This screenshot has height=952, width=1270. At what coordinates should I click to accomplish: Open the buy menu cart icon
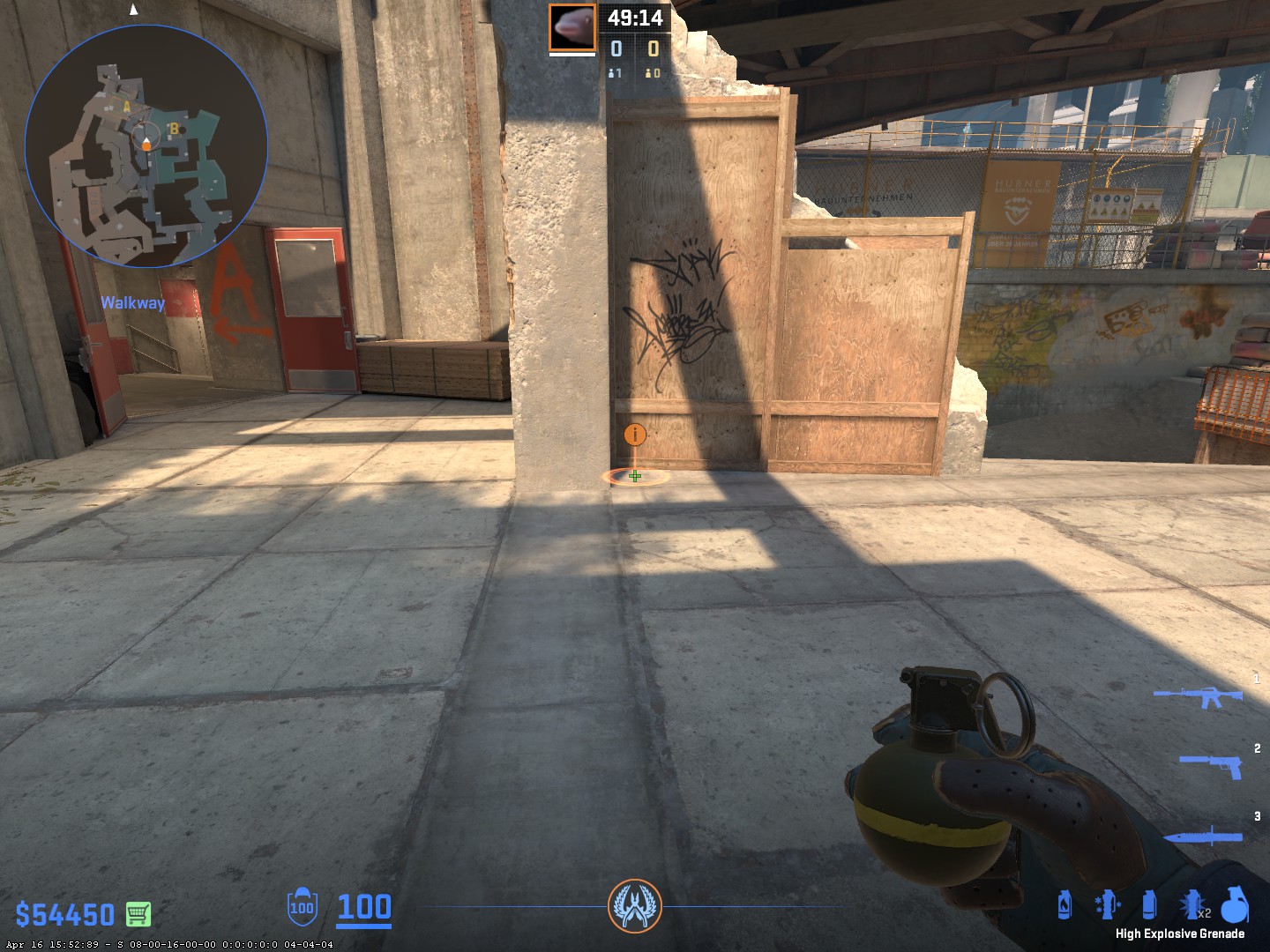tap(138, 914)
